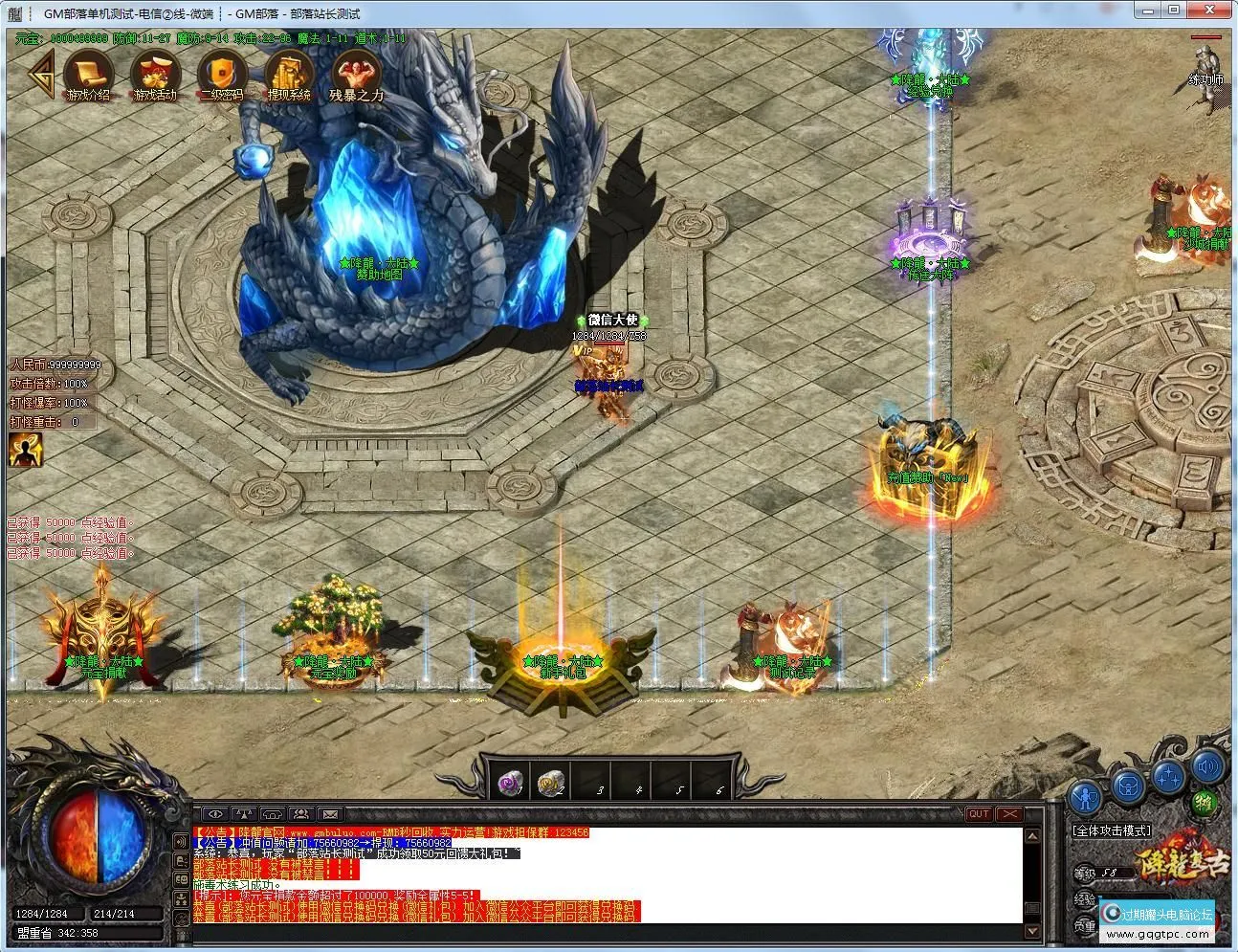Image resolution: width=1238 pixels, height=952 pixels.
Task: Open the 提现系统 gold coins icon
Action: pos(288,72)
